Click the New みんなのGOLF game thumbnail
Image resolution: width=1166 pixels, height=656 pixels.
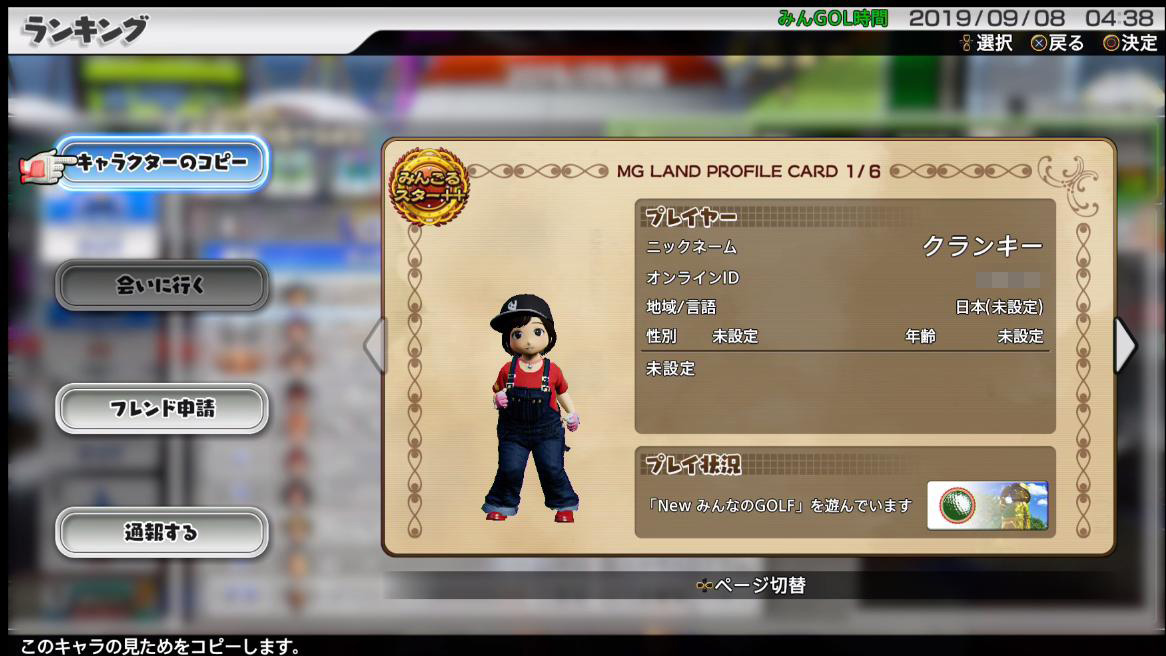click(x=987, y=505)
